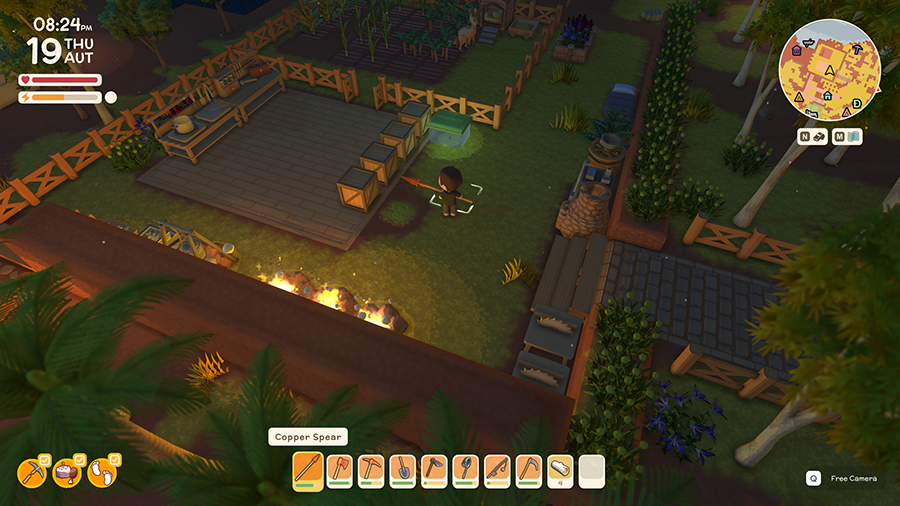900x506 pixels.
Task: Choose the scythe in the hotbar
Action: (x=530, y=469)
